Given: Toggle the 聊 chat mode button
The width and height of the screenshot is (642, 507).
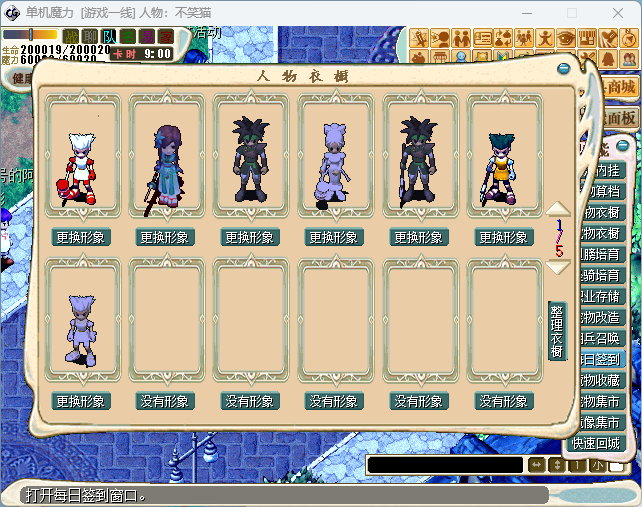Looking at the screenshot, I should pos(91,36).
